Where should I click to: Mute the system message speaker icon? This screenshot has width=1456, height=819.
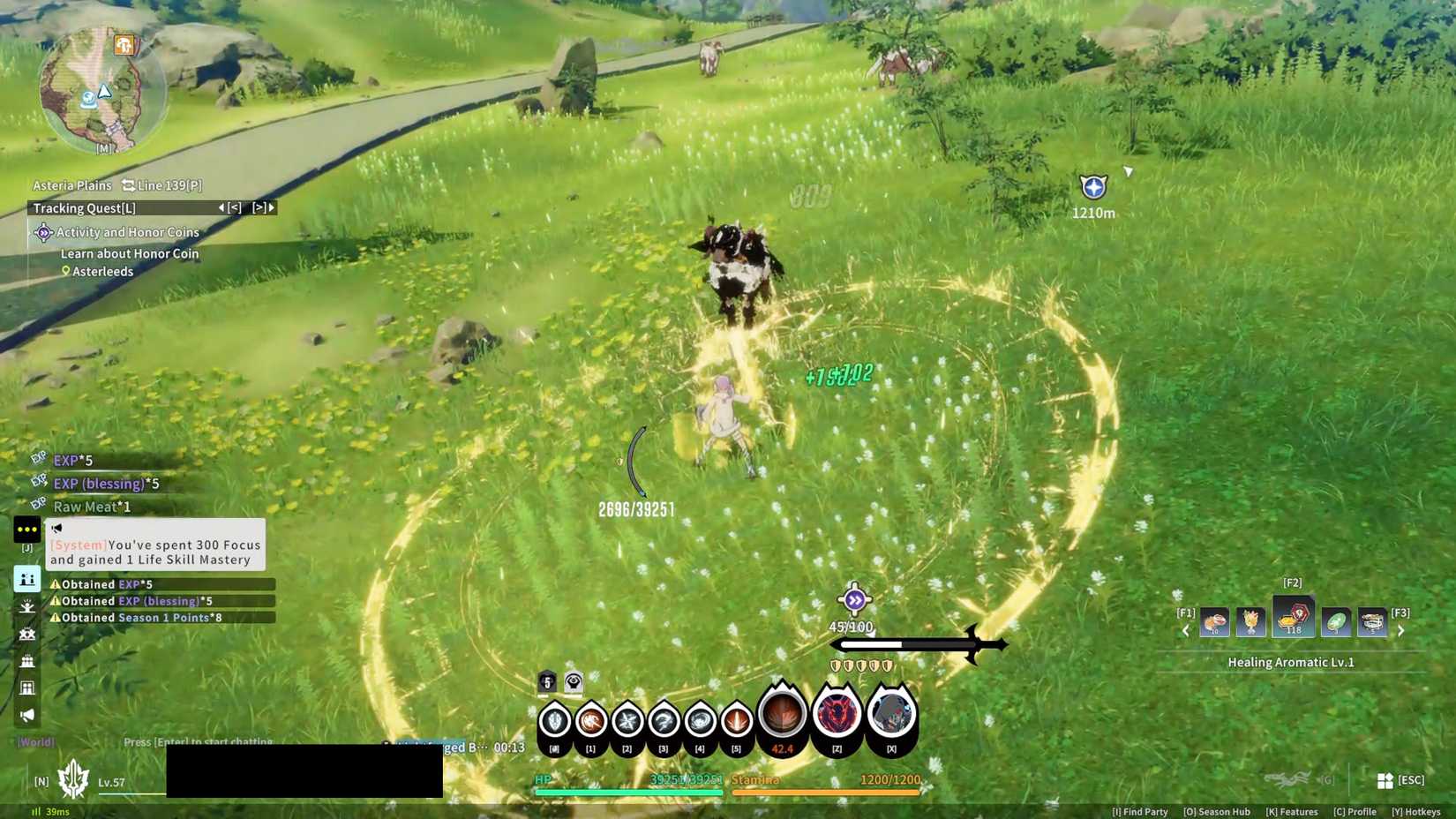pyautogui.click(x=56, y=527)
